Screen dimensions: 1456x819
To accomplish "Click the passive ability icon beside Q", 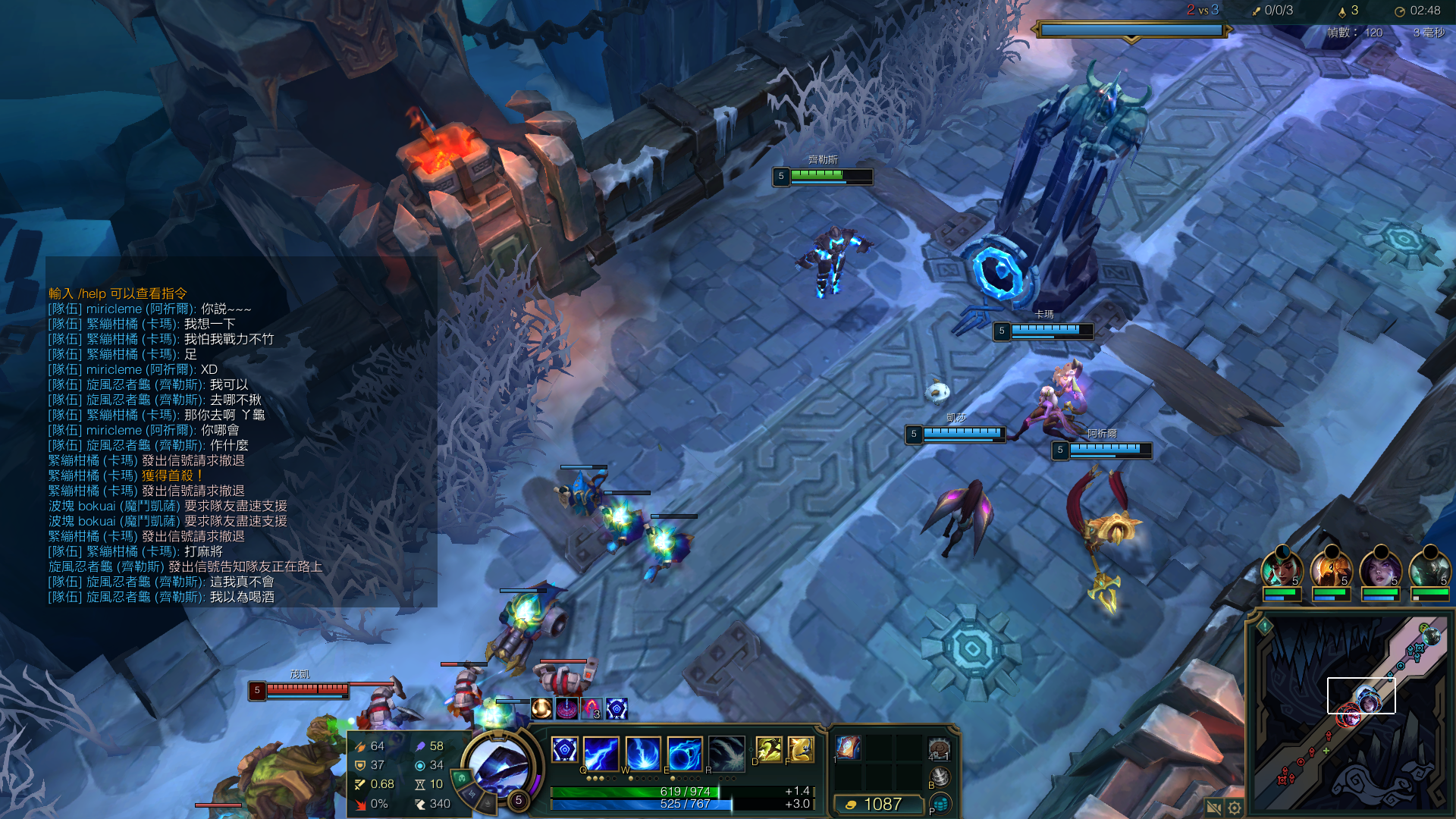I will click(564, 750).
